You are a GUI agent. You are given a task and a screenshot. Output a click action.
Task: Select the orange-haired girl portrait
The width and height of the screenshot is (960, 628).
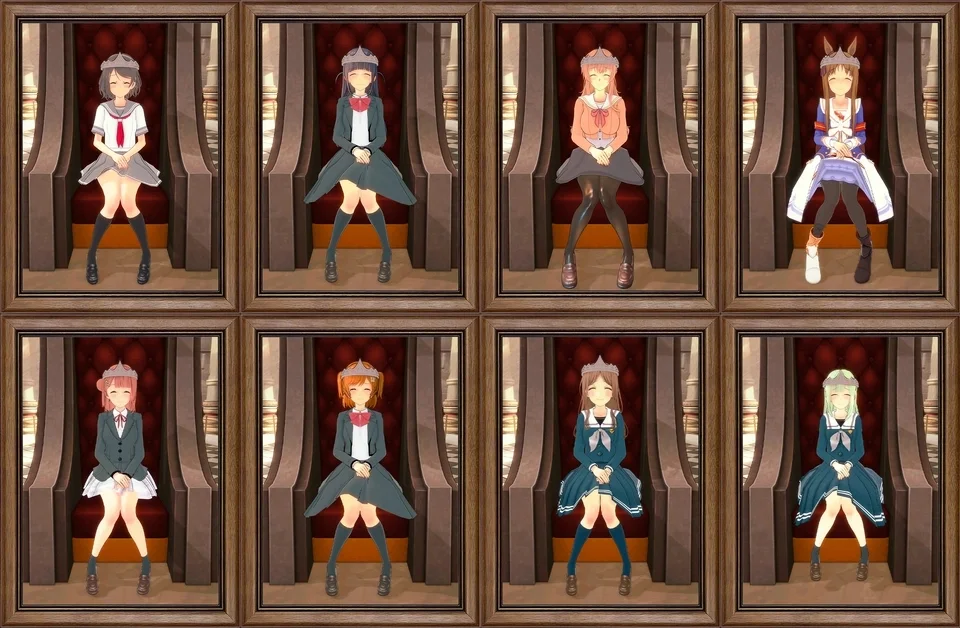tap(360, 470)
